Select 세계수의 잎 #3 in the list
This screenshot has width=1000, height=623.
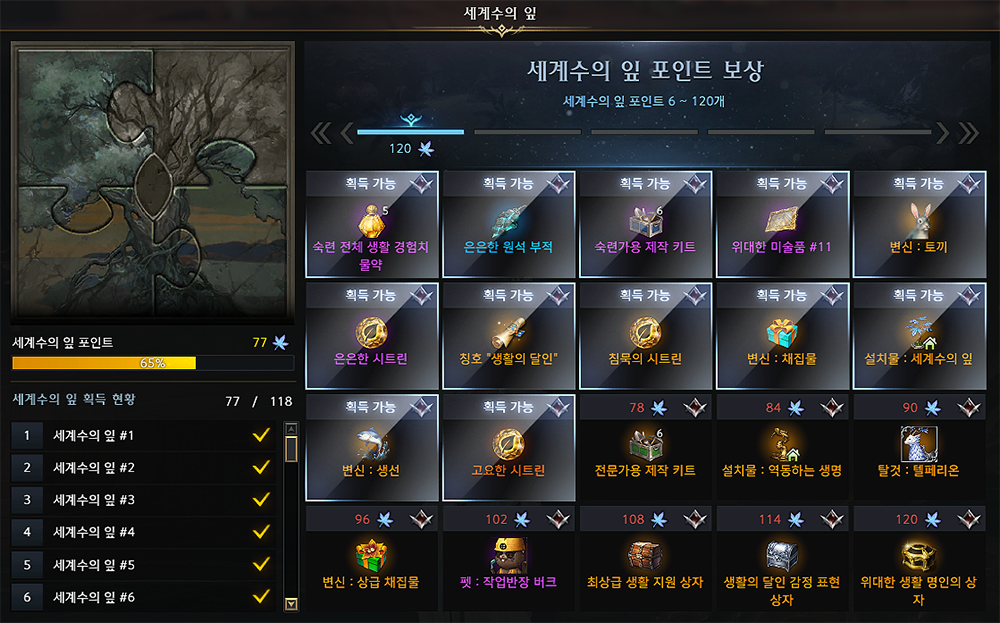[x=143, y=500]
